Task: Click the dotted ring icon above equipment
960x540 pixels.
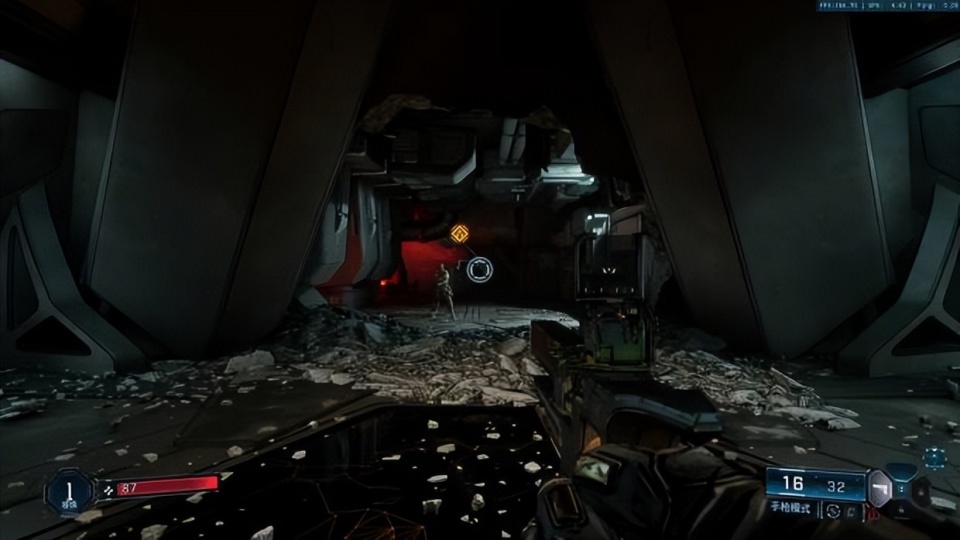Action: (x=934, y=458)
